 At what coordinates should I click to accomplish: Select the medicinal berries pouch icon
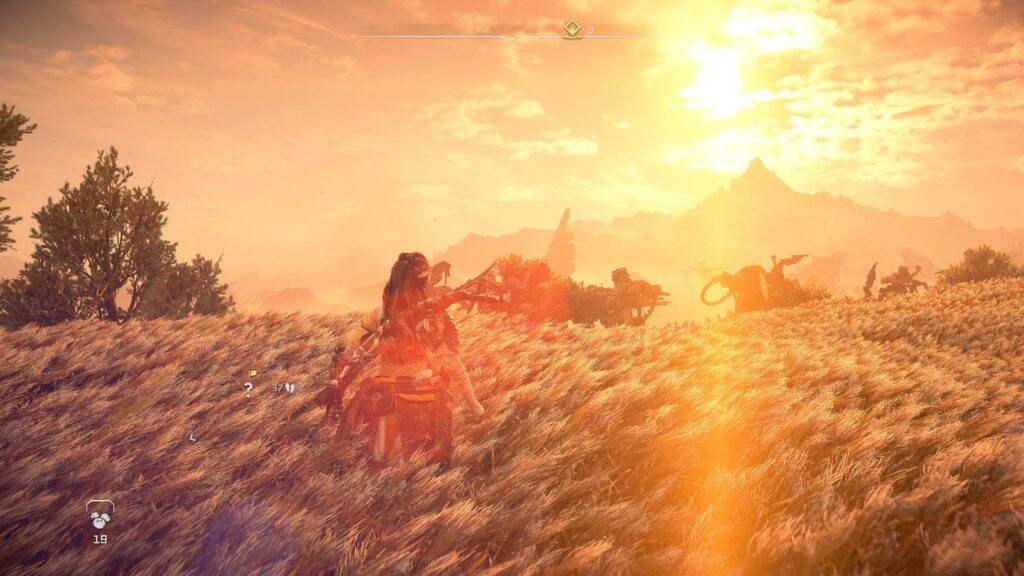point(99,514)
